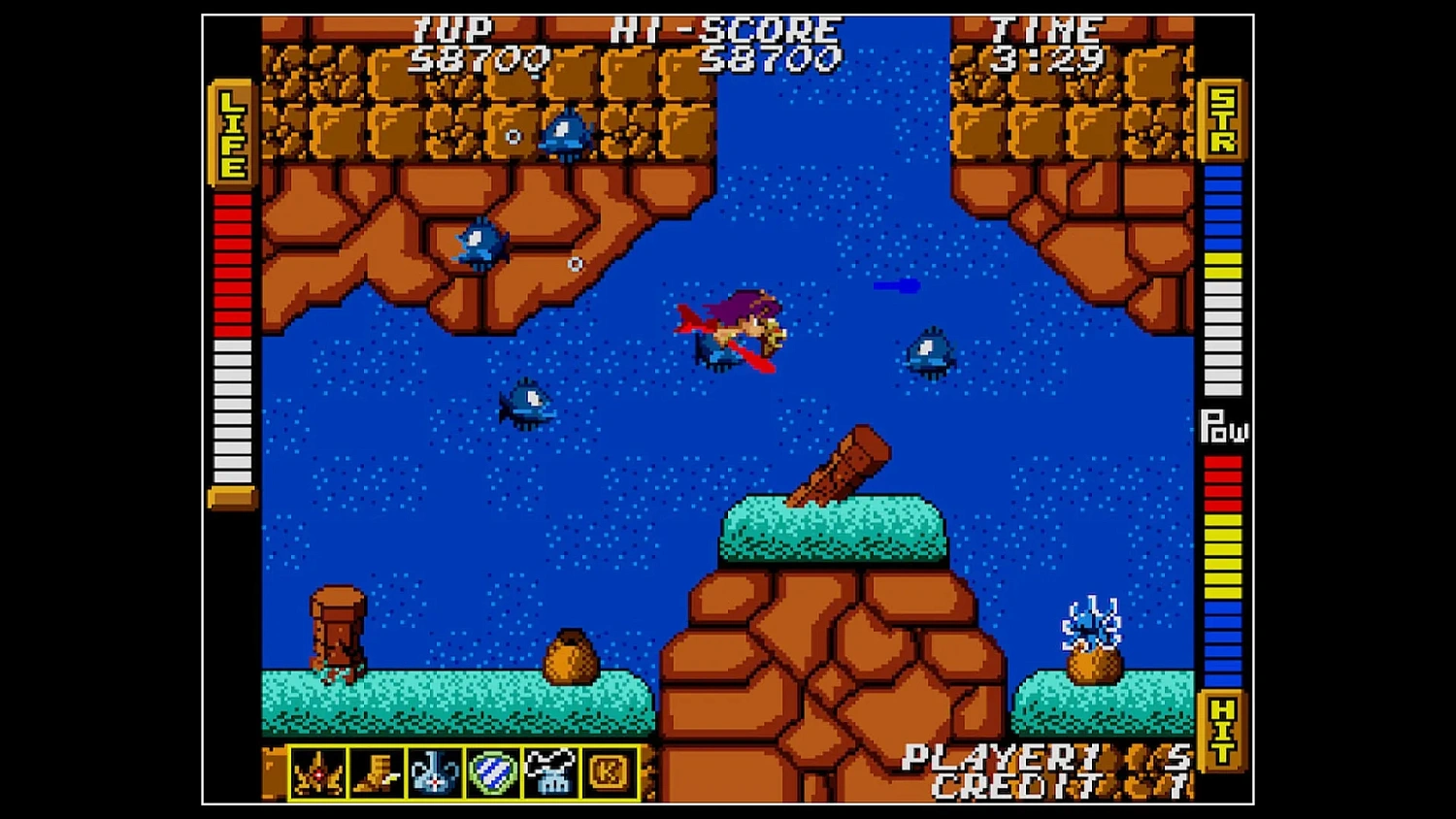Click the winged boot item icon
This screenshot has height=819, width=1456.
click(380, 771)
